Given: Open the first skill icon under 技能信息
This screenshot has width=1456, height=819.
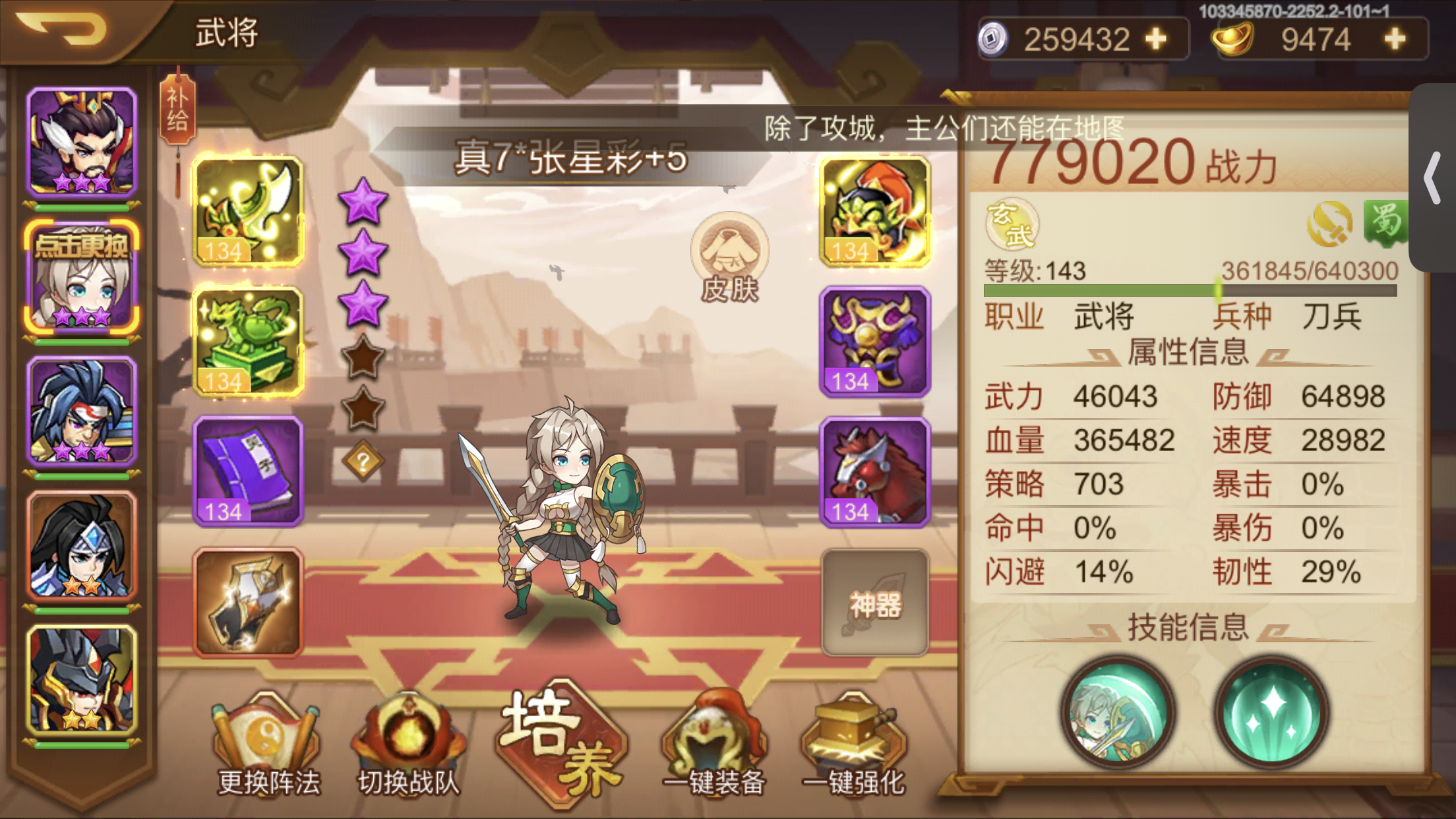Looking at the screenshot, I should click(1120, 715).
